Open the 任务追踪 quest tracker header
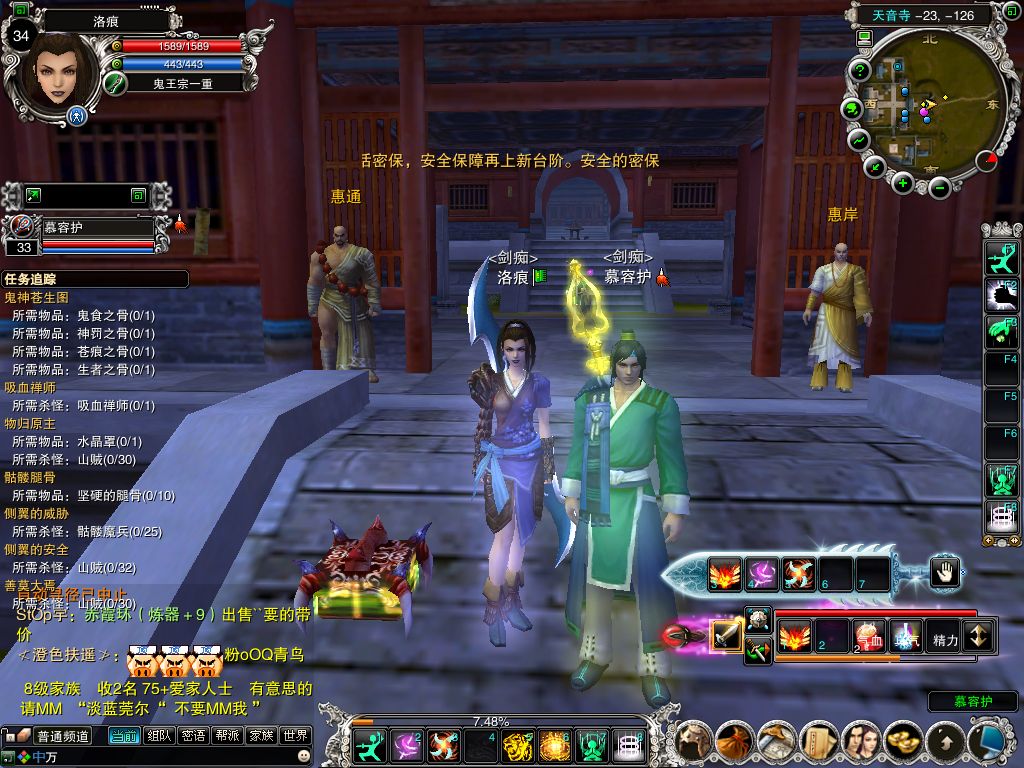 (x=95, y=279)
